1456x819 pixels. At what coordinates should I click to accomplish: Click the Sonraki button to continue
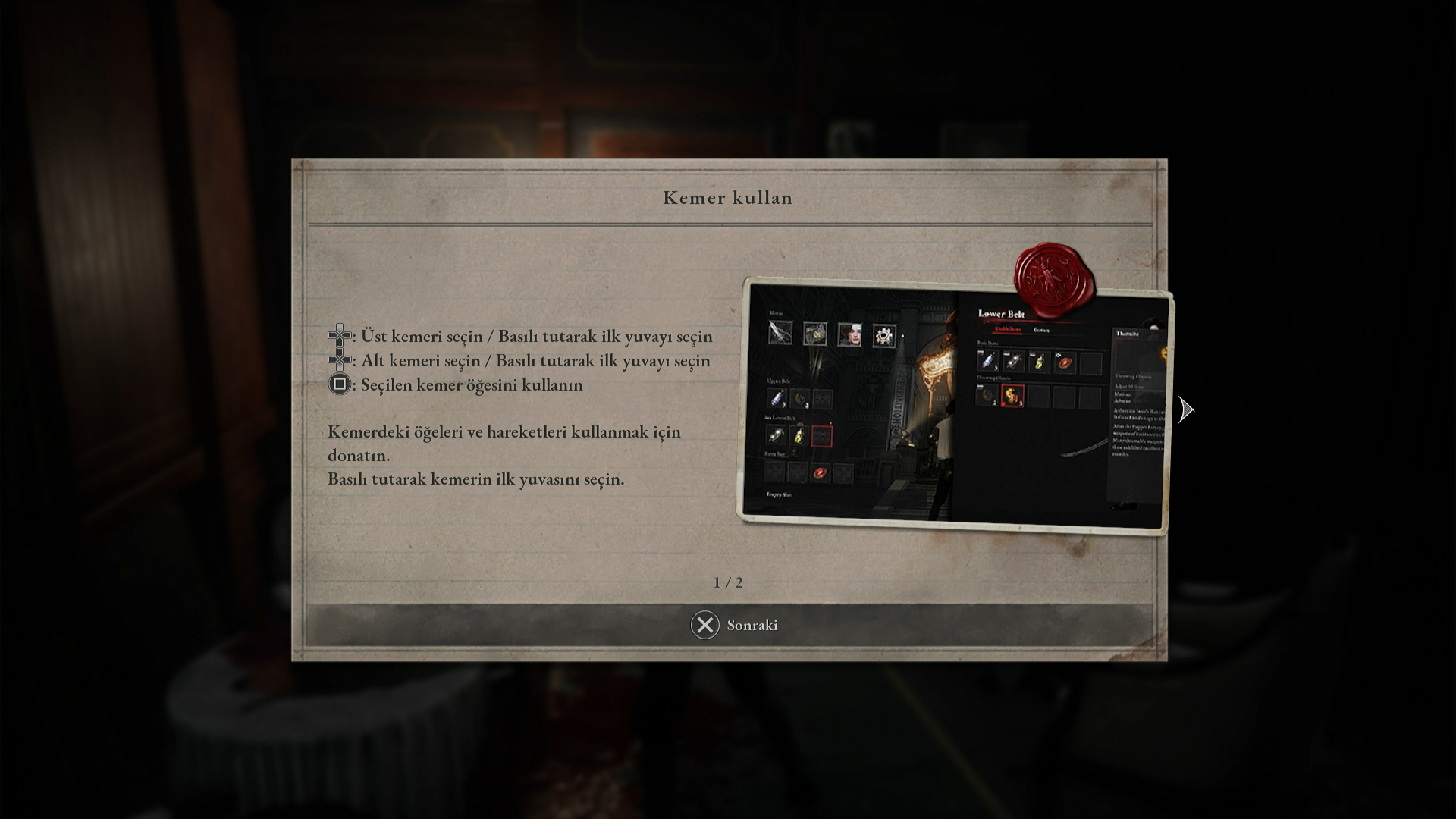(733, 625)
